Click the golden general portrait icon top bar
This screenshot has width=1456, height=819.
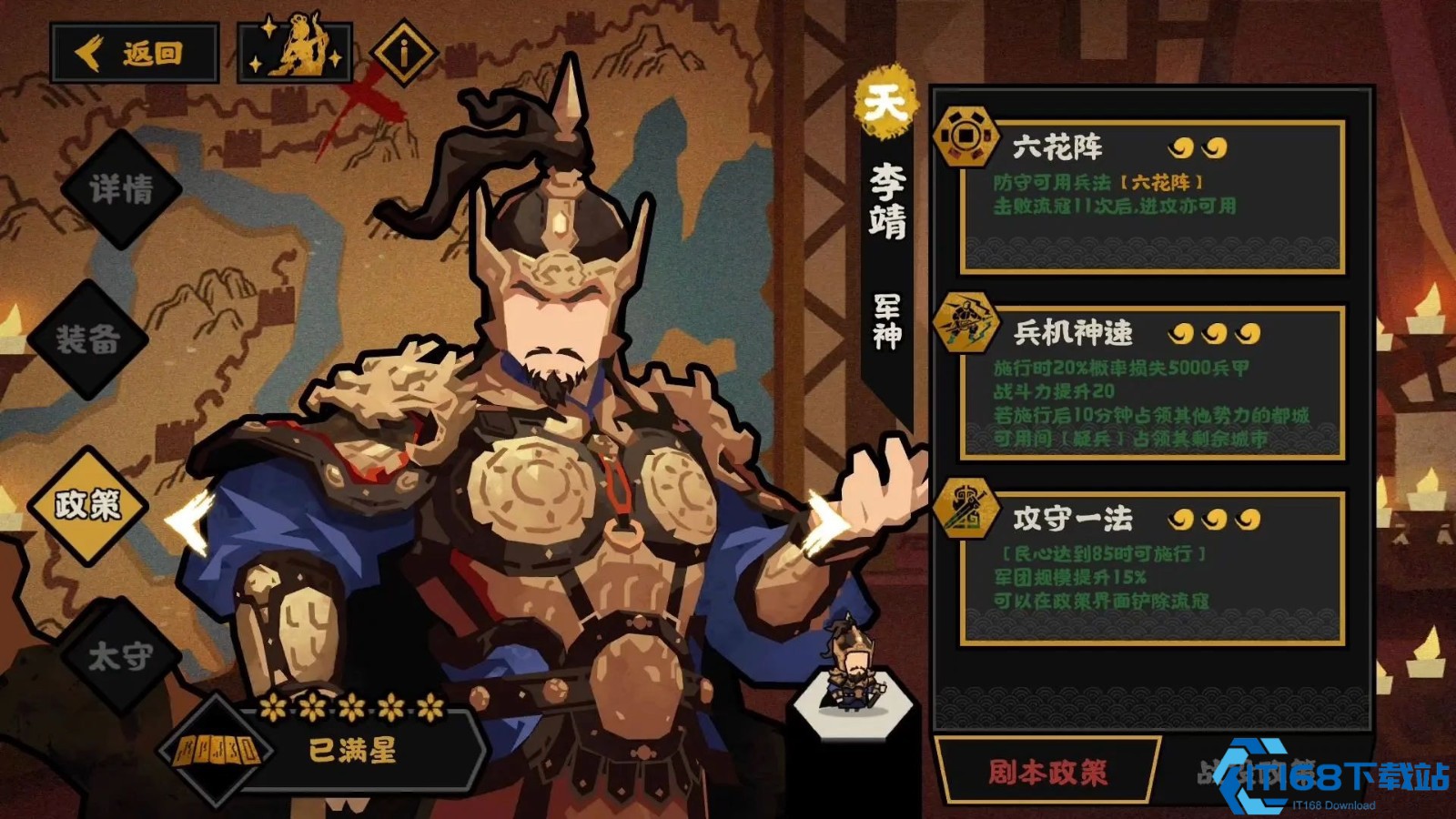pos(296,50)
